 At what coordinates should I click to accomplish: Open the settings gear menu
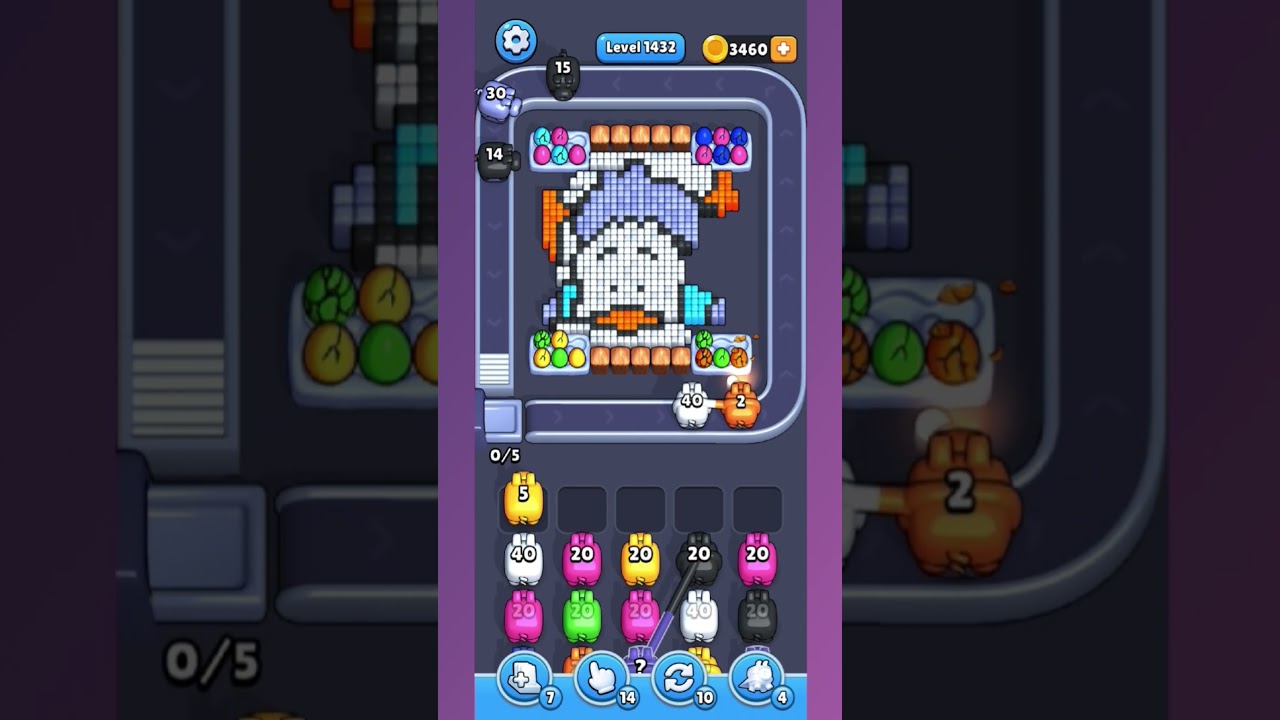pos(516,41)
